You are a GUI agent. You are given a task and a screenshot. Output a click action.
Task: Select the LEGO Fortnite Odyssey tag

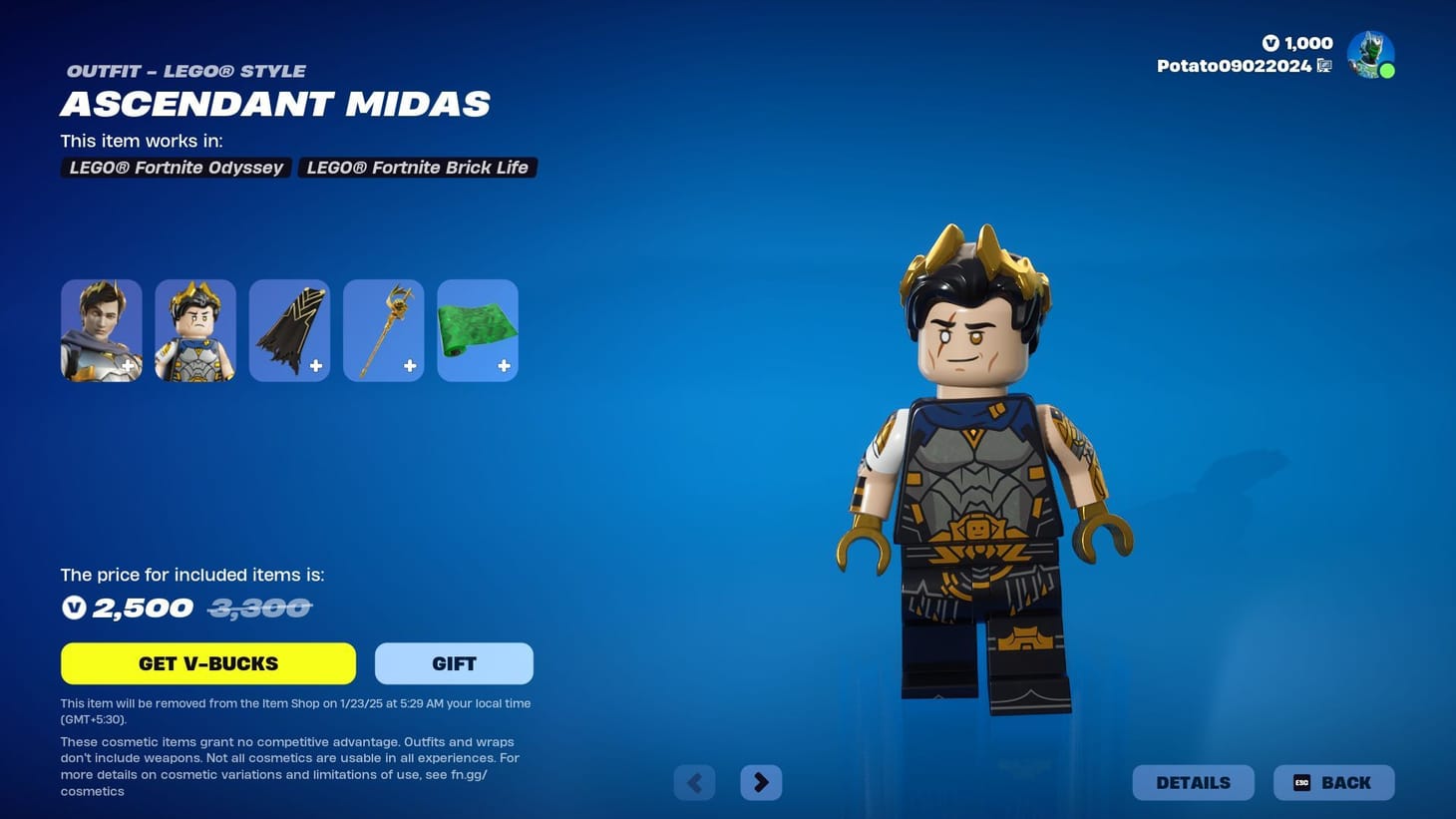tap(176, 167)
